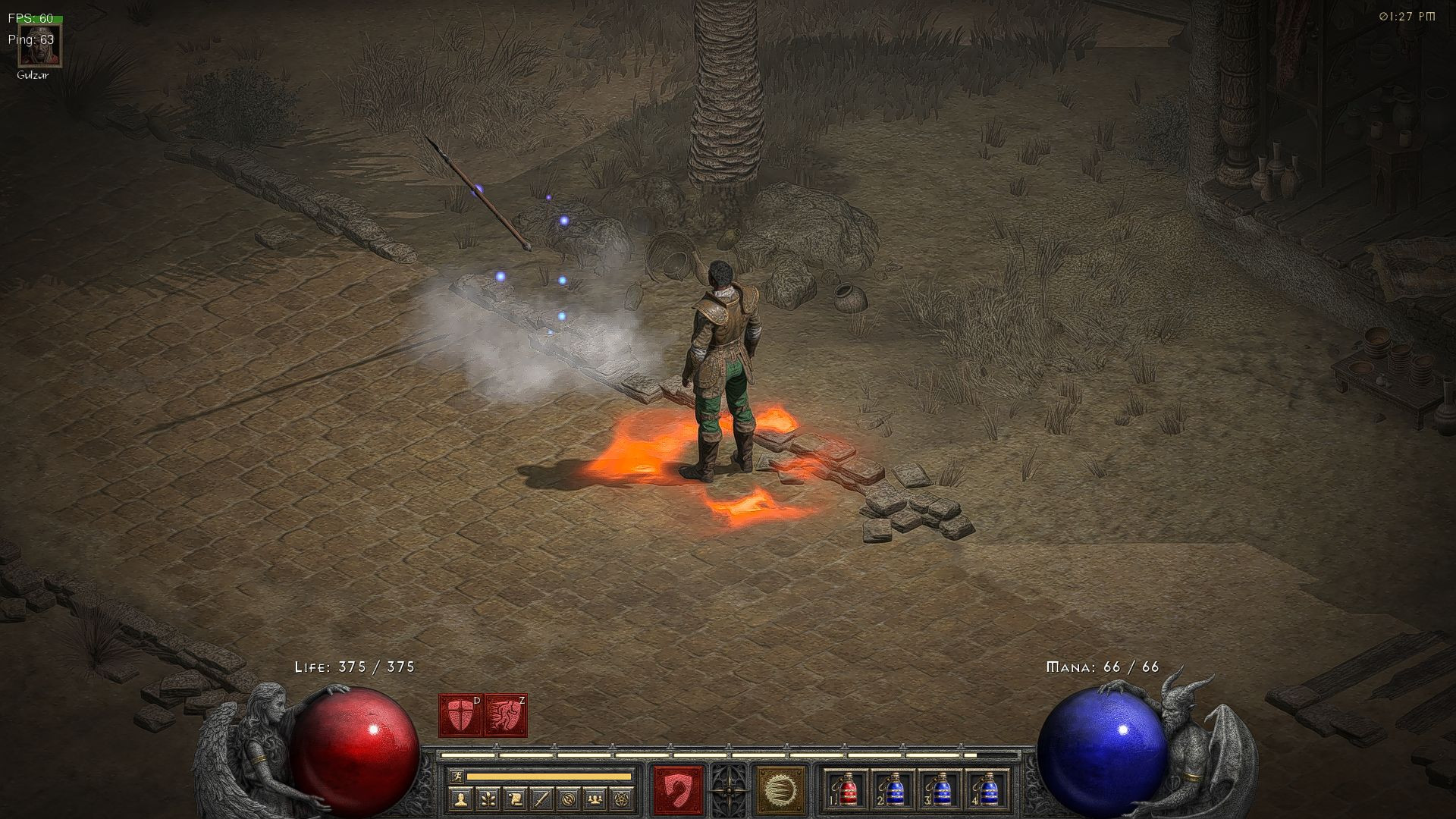Image resolution: width=1456 pixels, height=819 pixels.
Task: Click the yellow stamina bar
Action: tap(549, 776)
